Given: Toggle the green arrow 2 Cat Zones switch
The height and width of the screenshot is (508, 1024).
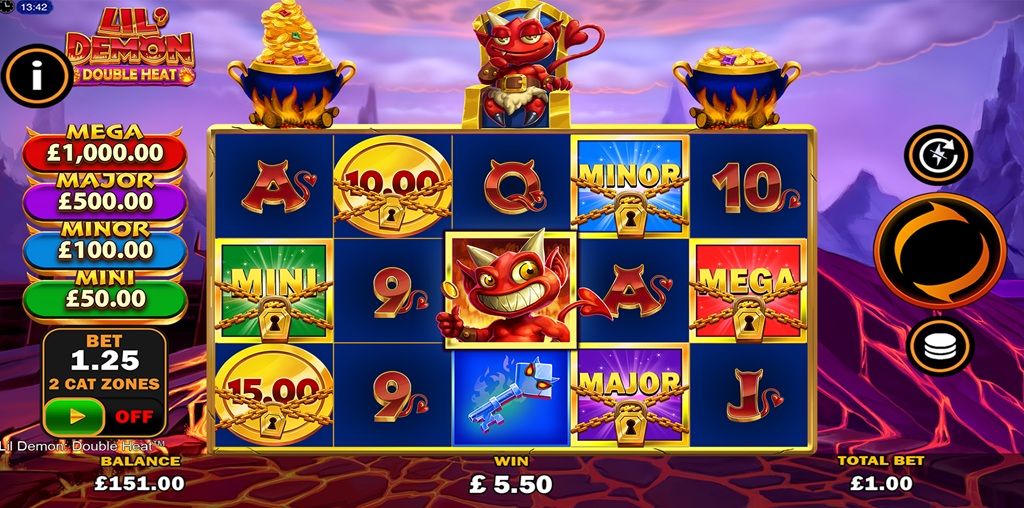Looking at the screenshot, I should pos(73,415).
